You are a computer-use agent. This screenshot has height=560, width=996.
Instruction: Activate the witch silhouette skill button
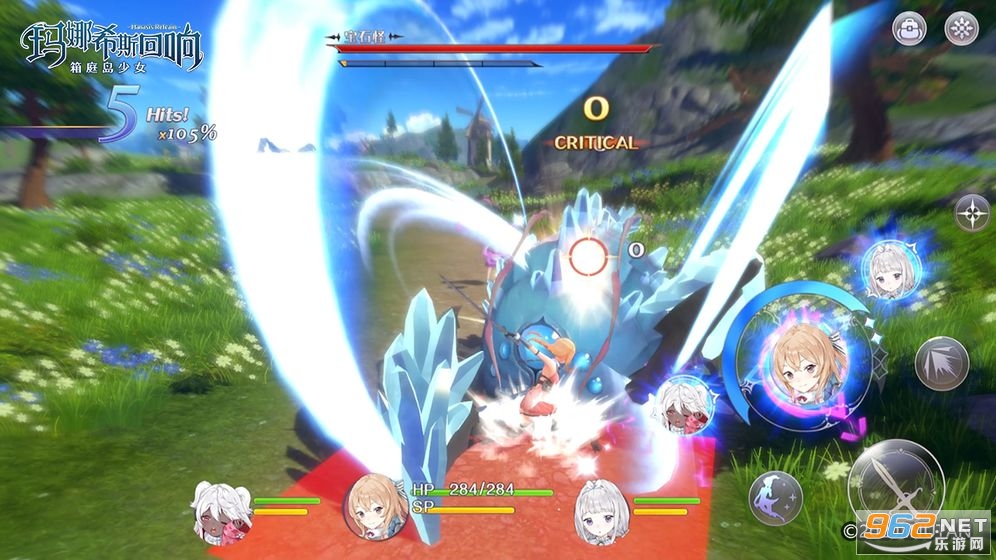pyautogui.click(x=776, y=497)
